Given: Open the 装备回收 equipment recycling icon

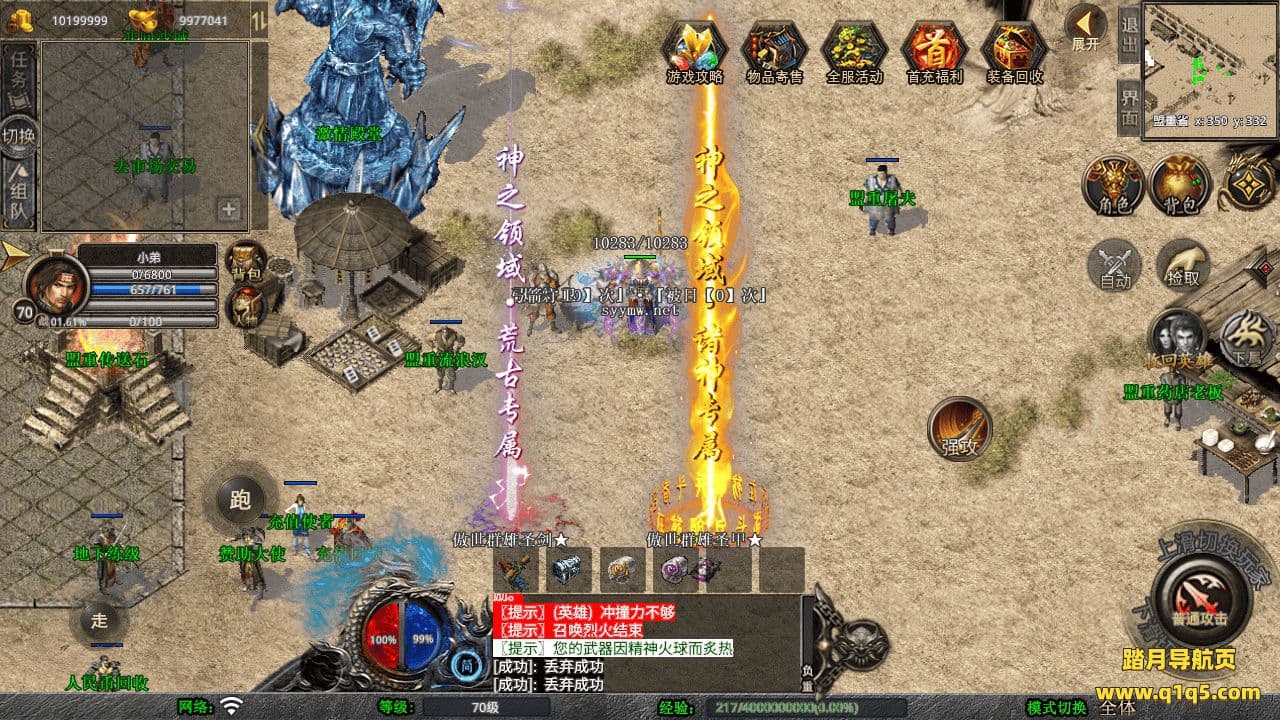Looking at the screenshot, I should (1014, 50).
